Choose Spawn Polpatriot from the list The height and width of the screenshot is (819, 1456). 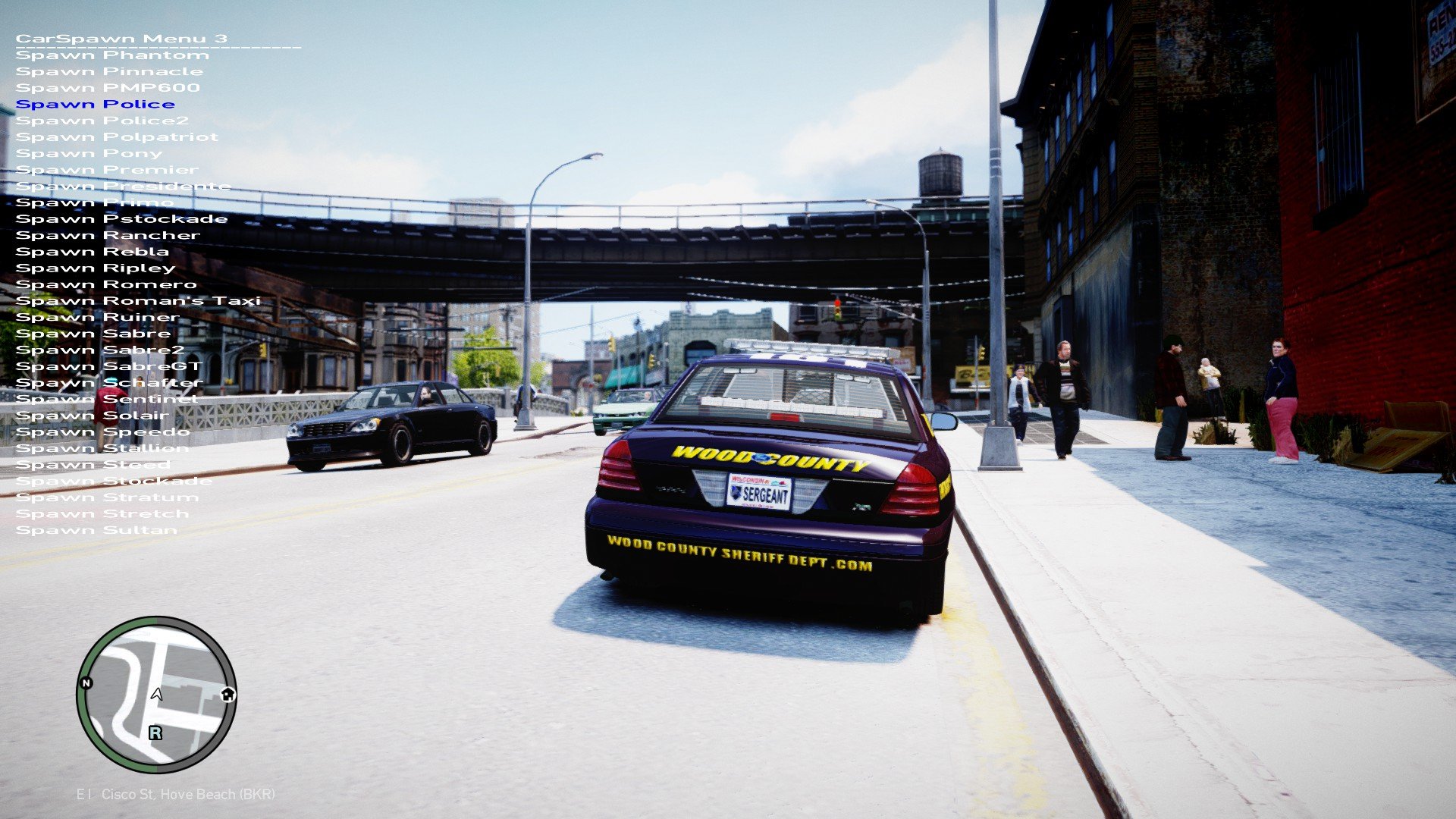point(117,137)
